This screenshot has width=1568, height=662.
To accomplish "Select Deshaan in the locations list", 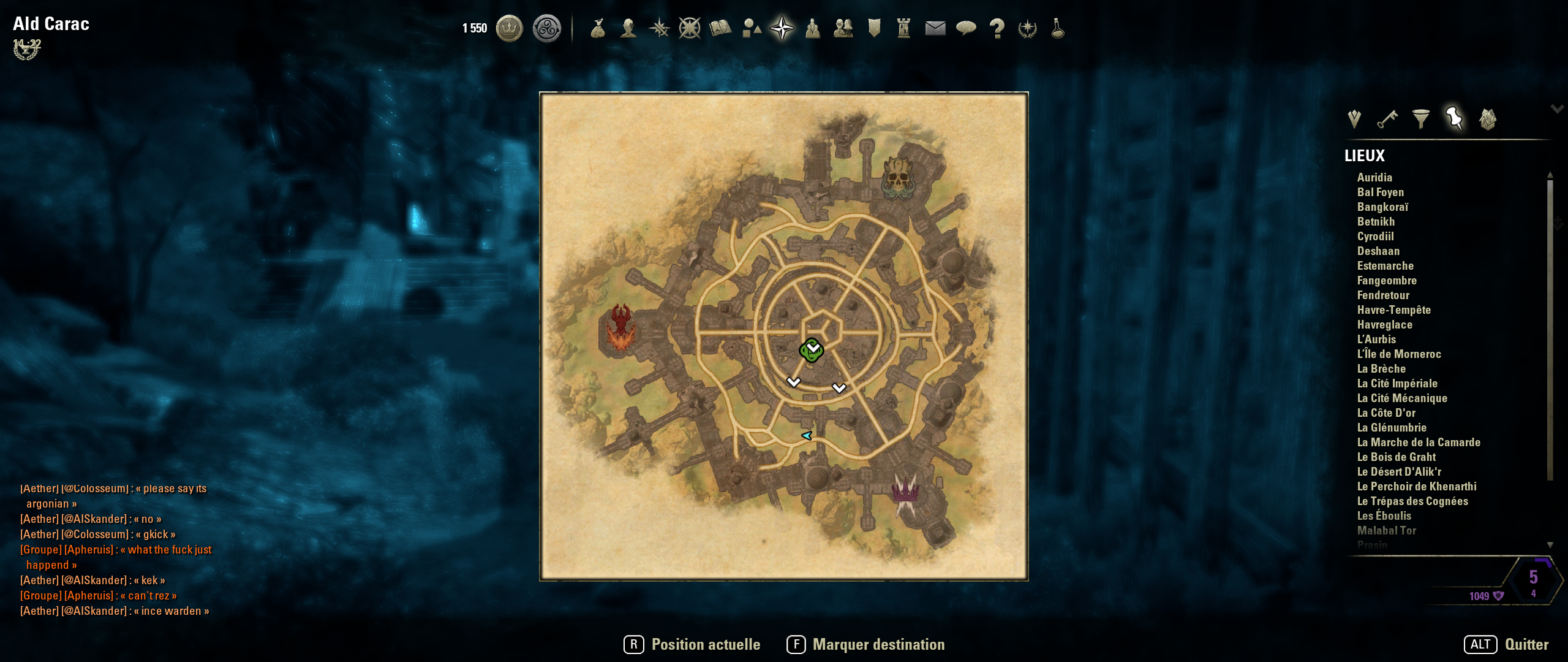I will (1378, 251).
